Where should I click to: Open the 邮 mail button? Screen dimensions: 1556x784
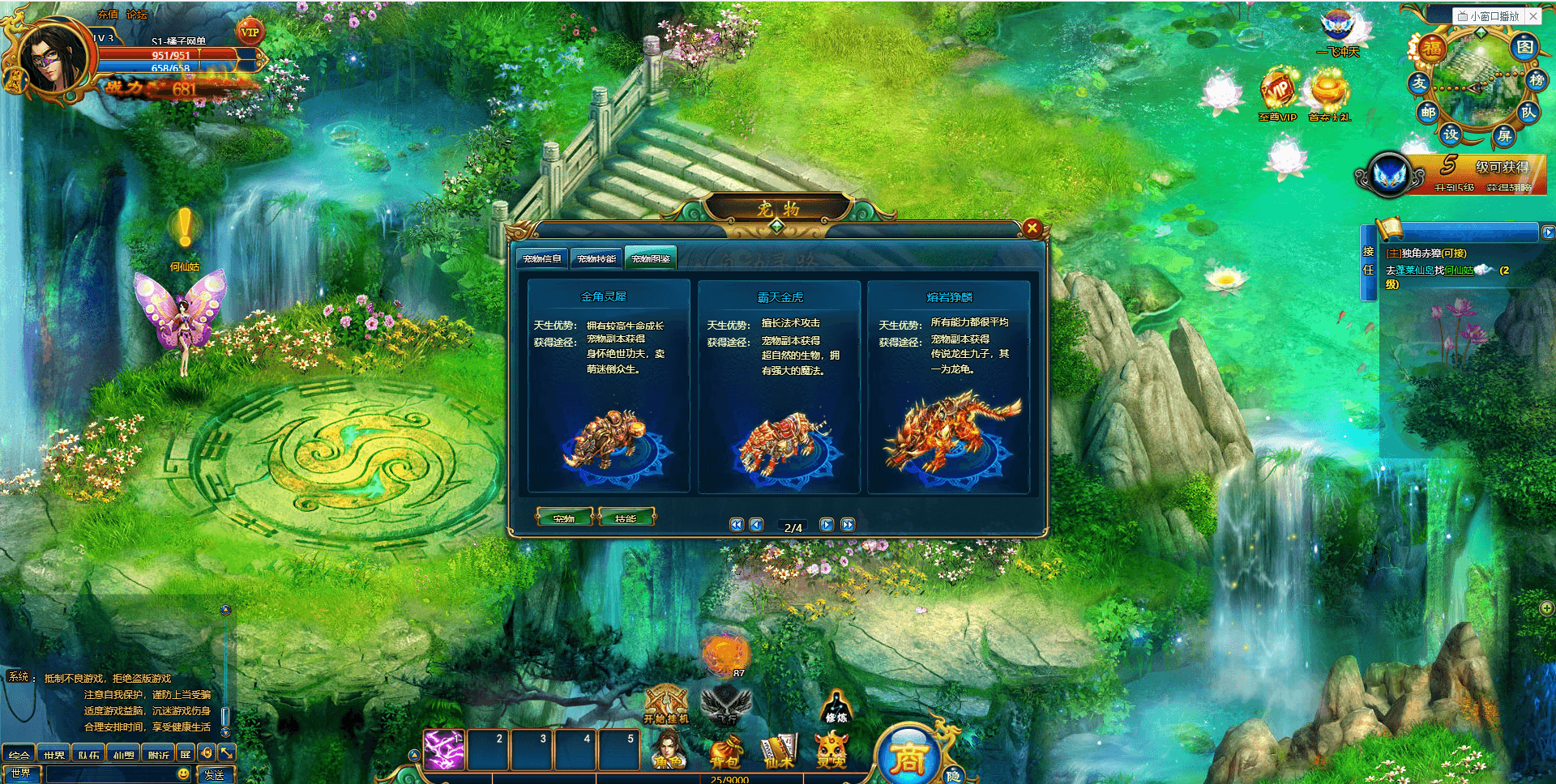coord(1428,113)
